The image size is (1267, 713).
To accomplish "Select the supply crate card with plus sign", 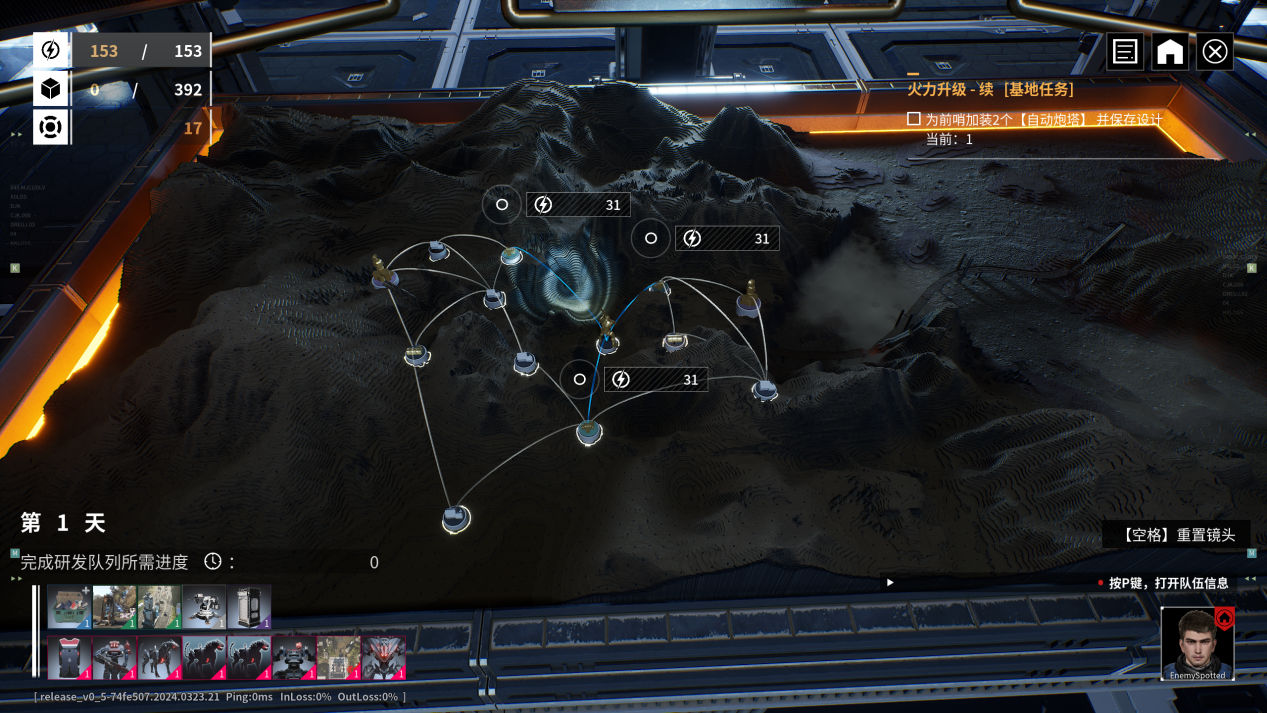I will [69, 607].
